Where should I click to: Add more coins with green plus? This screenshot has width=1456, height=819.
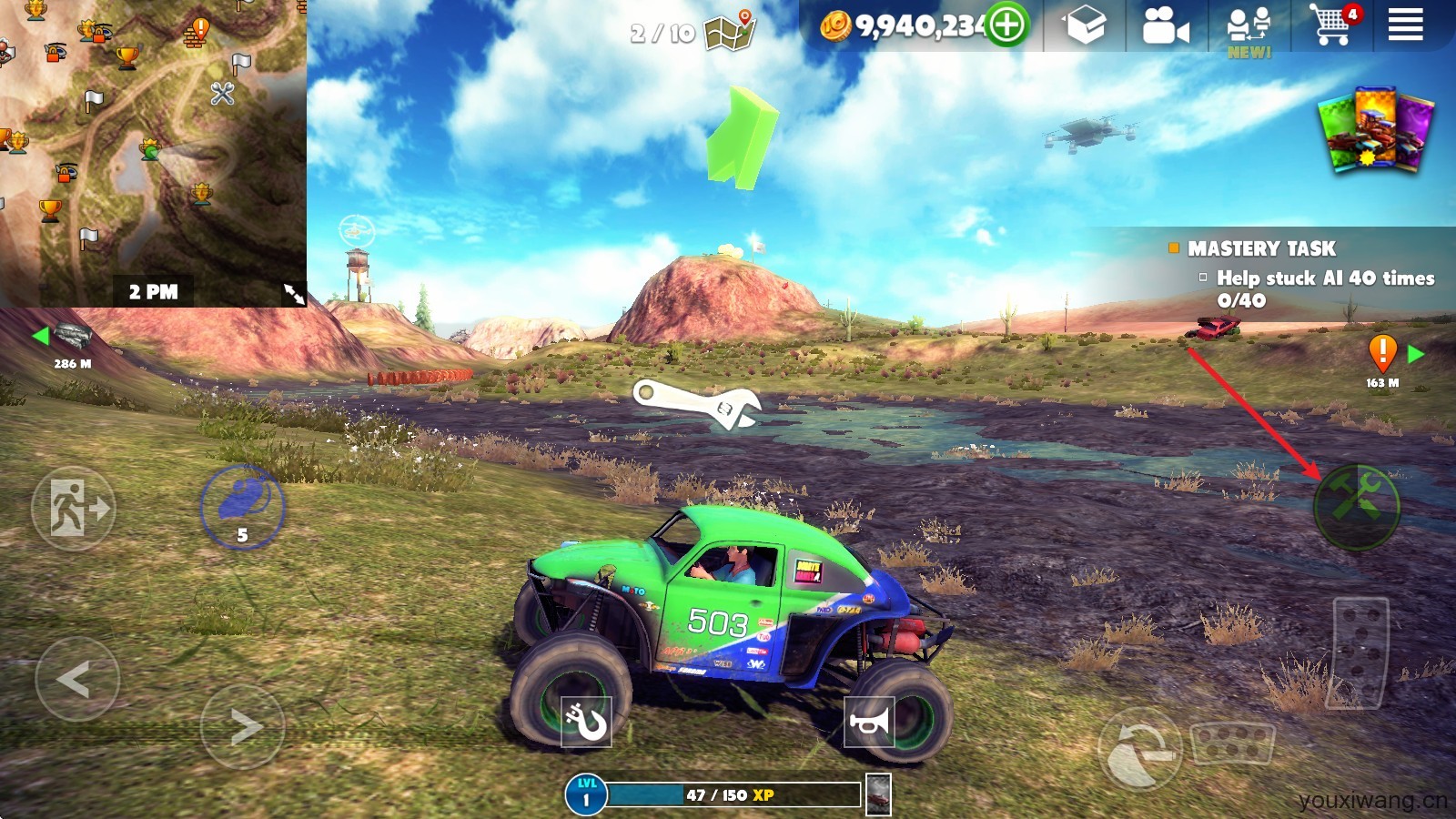coord(1006,25)
